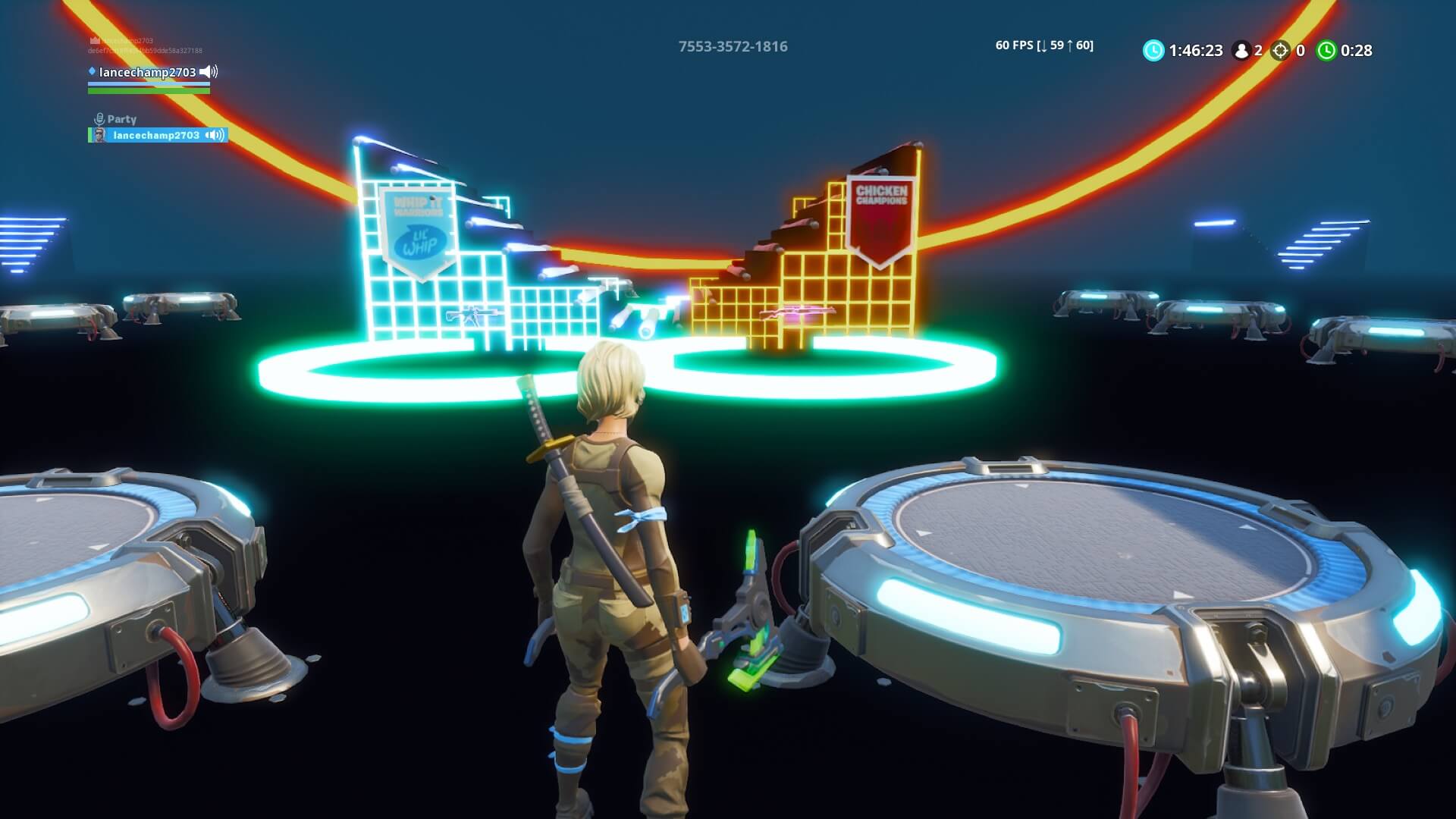
Task: Click the cyan session clock icon
Action: 1153,50
